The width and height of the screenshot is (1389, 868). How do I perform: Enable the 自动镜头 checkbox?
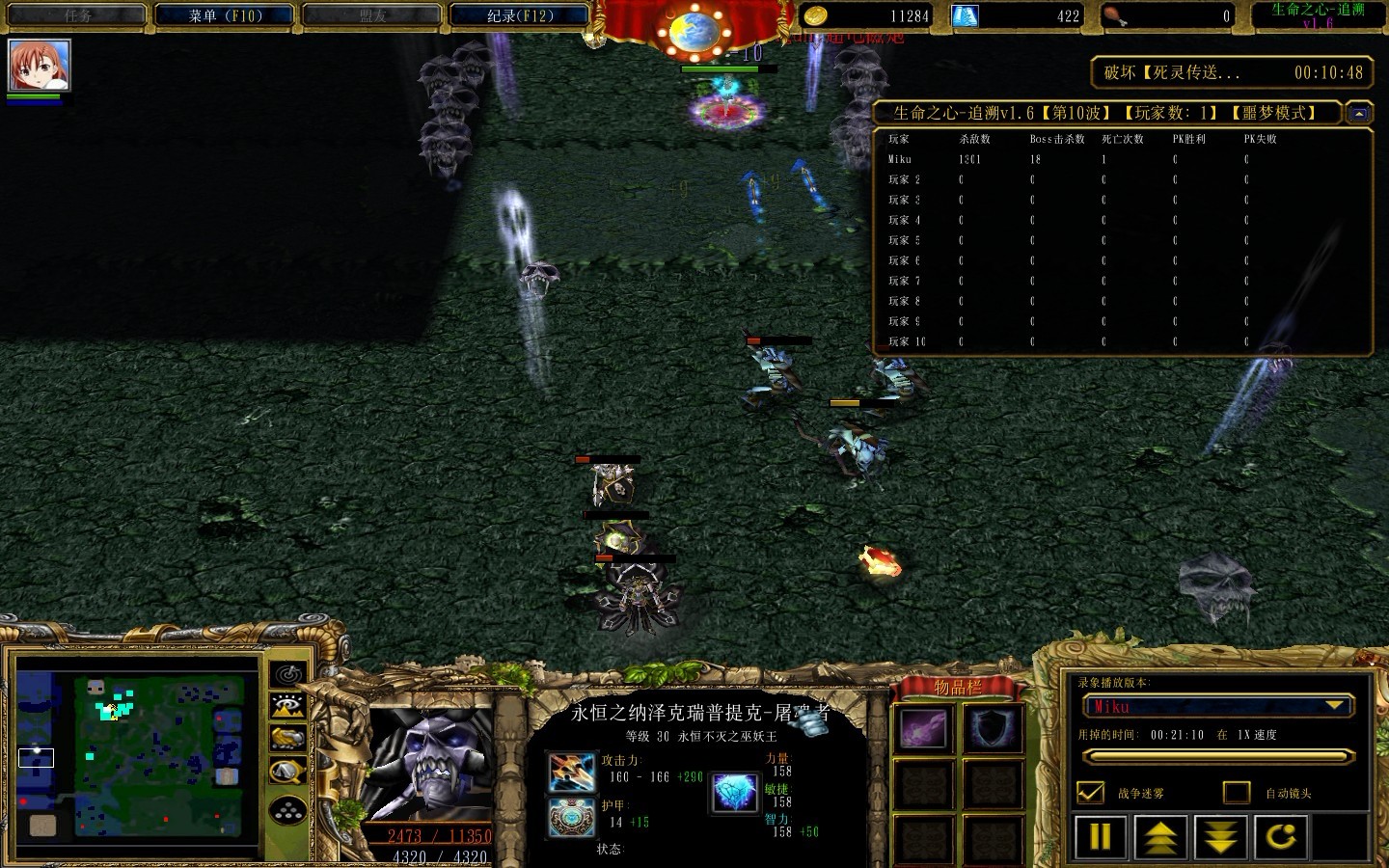tap(1237, 793)
